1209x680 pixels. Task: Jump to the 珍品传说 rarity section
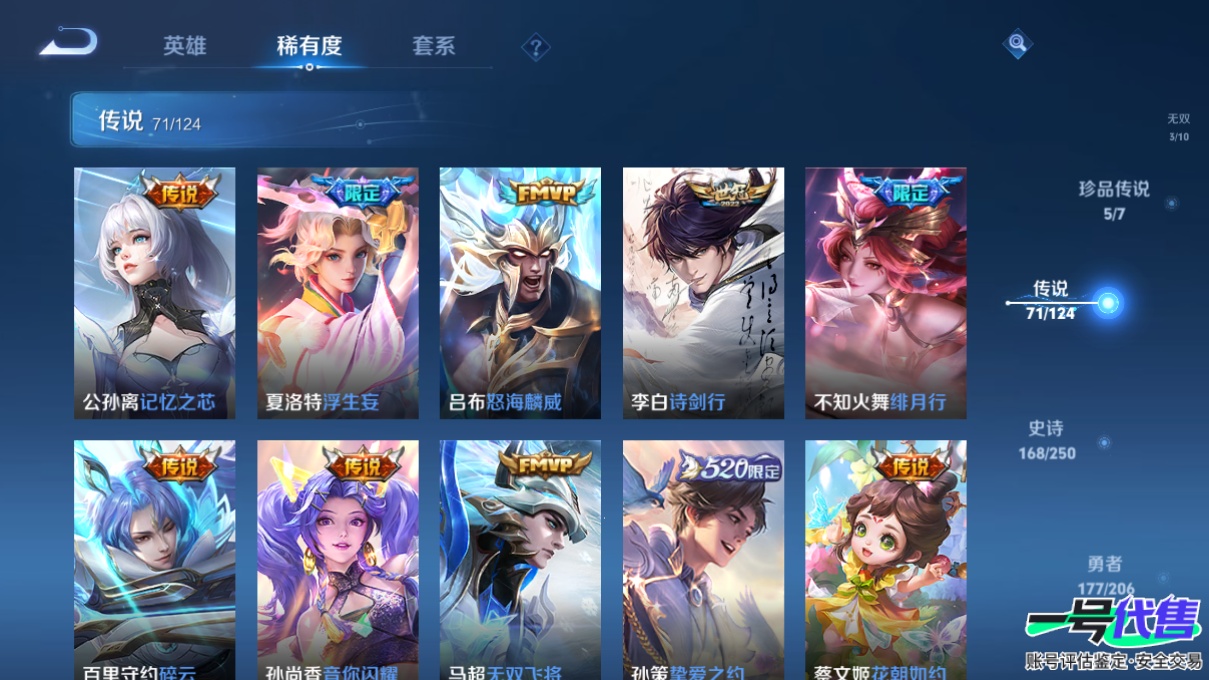[1114, 199]
